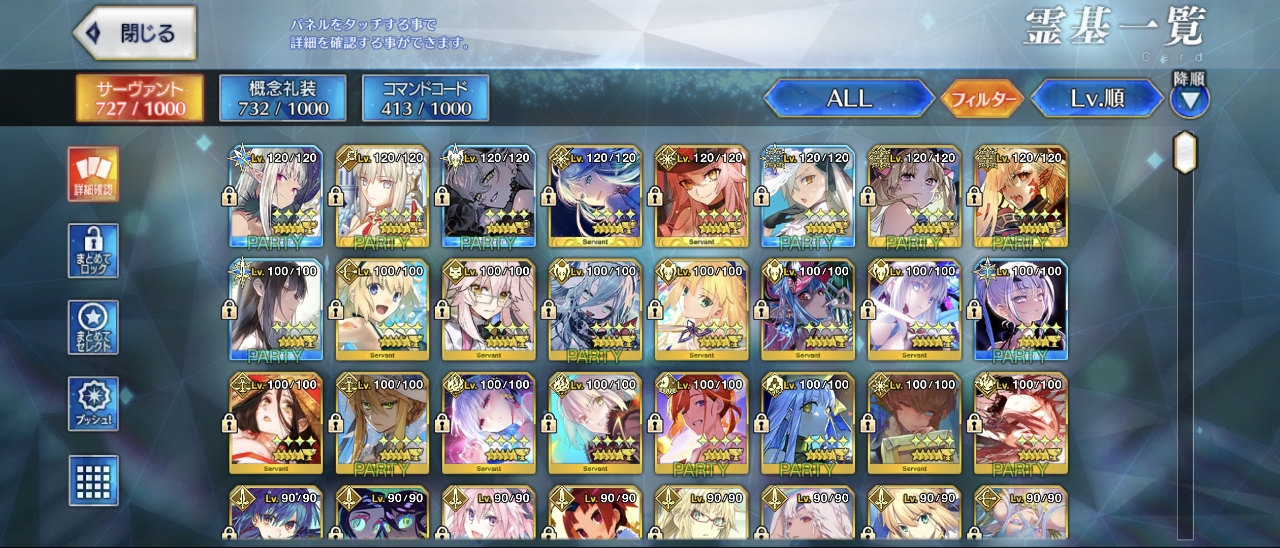Change the grid layout display icon

tap(93, 480)
